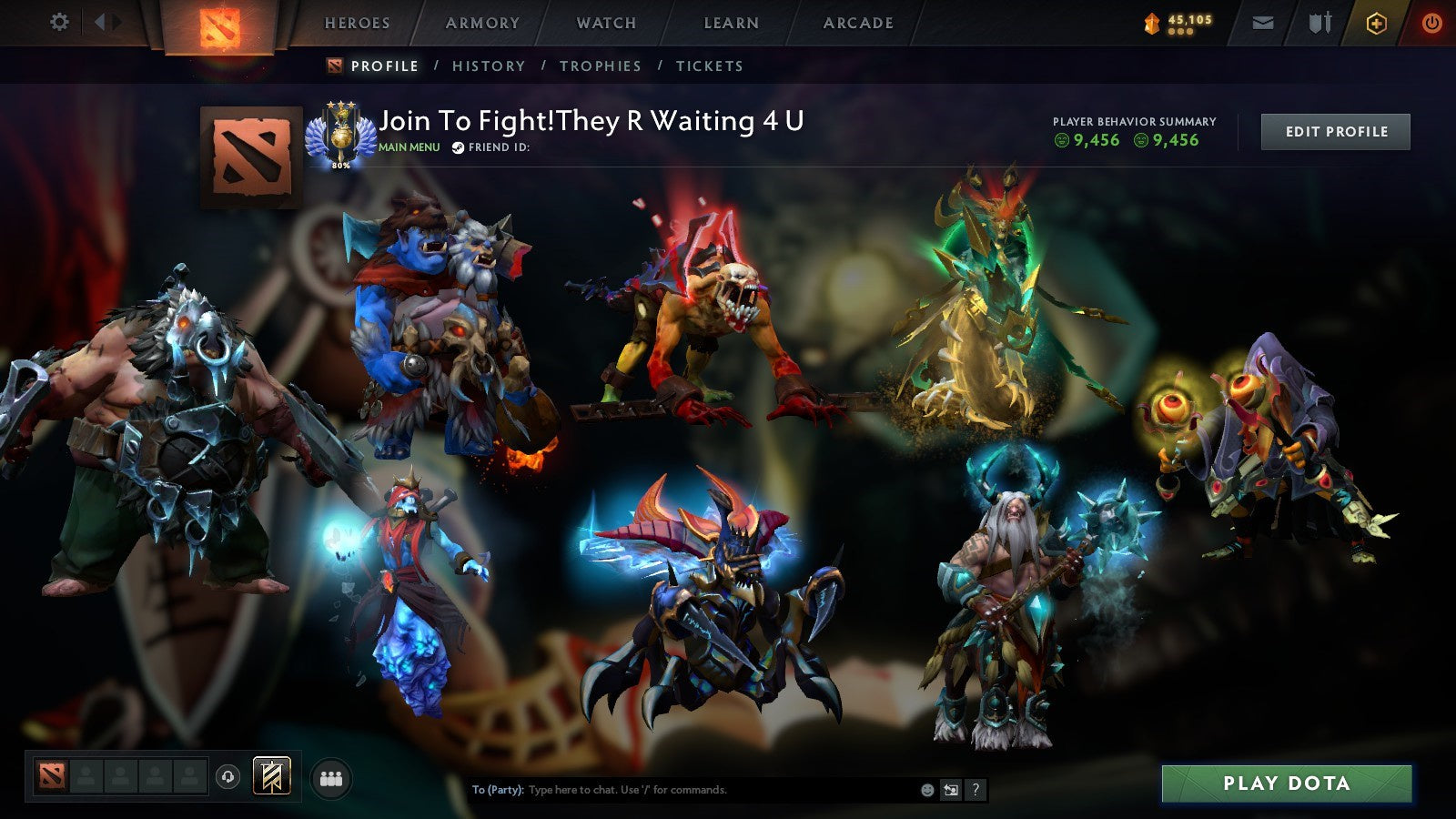Click the rank medal showing 80% progress
1456x819 pixels.
(343, 136)
